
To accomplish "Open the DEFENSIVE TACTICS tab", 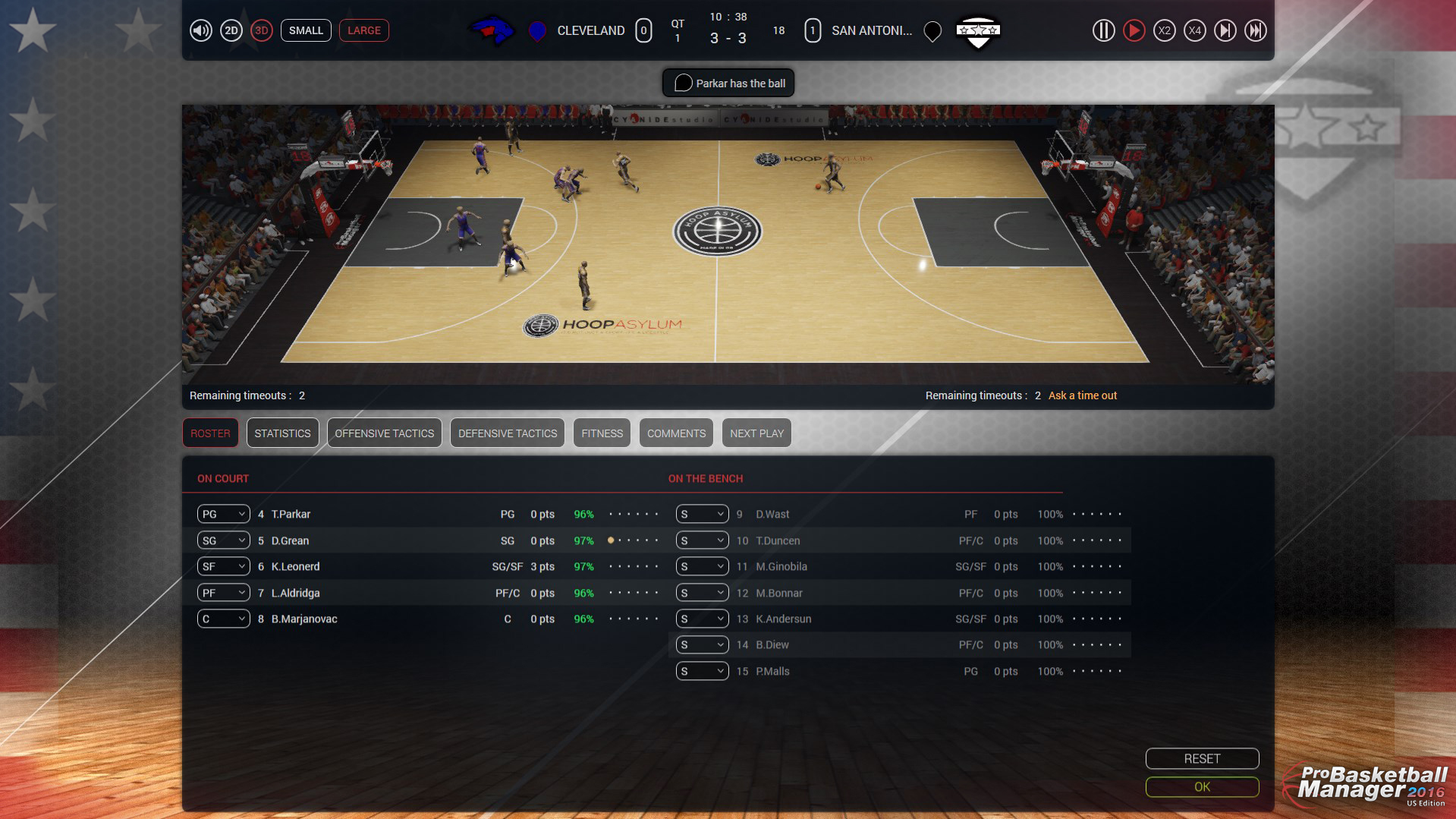I will [x=506, y=433].
